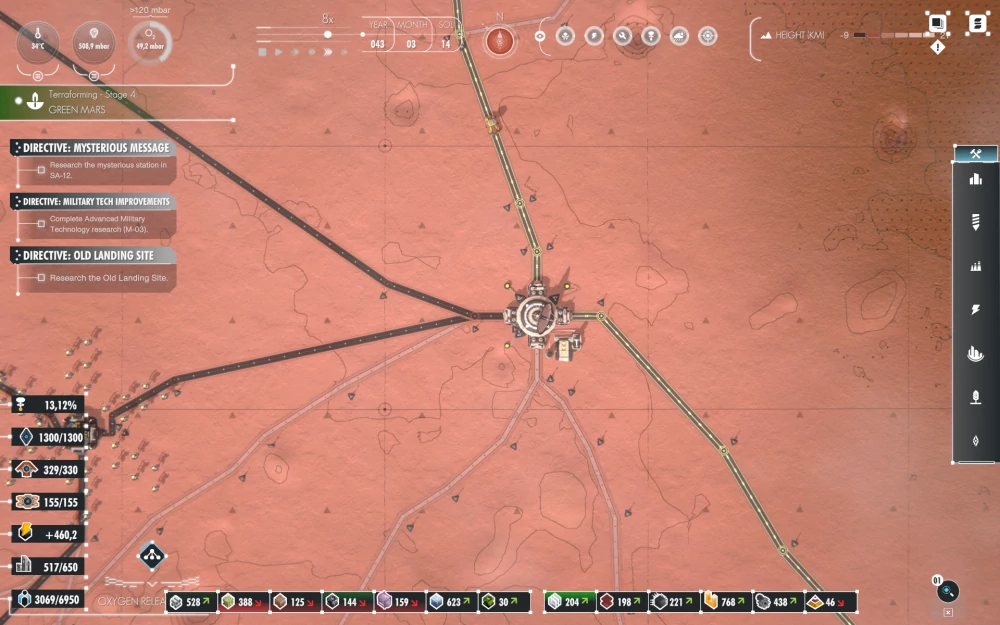Screen dimensions: 1000x625
Task: Activate the crosshair target overlay filter
Action: [707, 36]
